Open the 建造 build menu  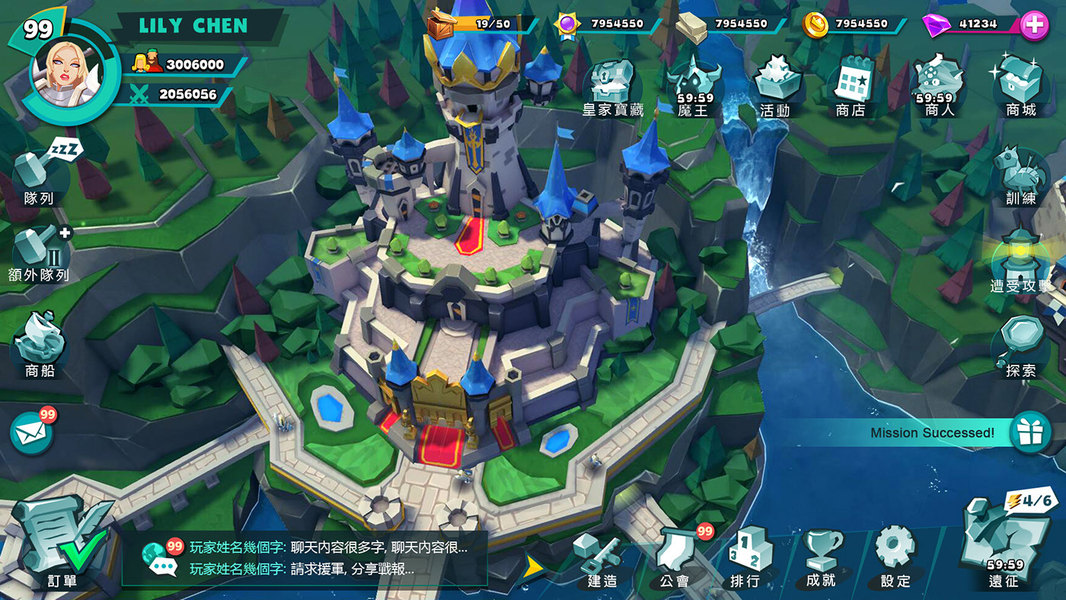[x=603, y=558]
